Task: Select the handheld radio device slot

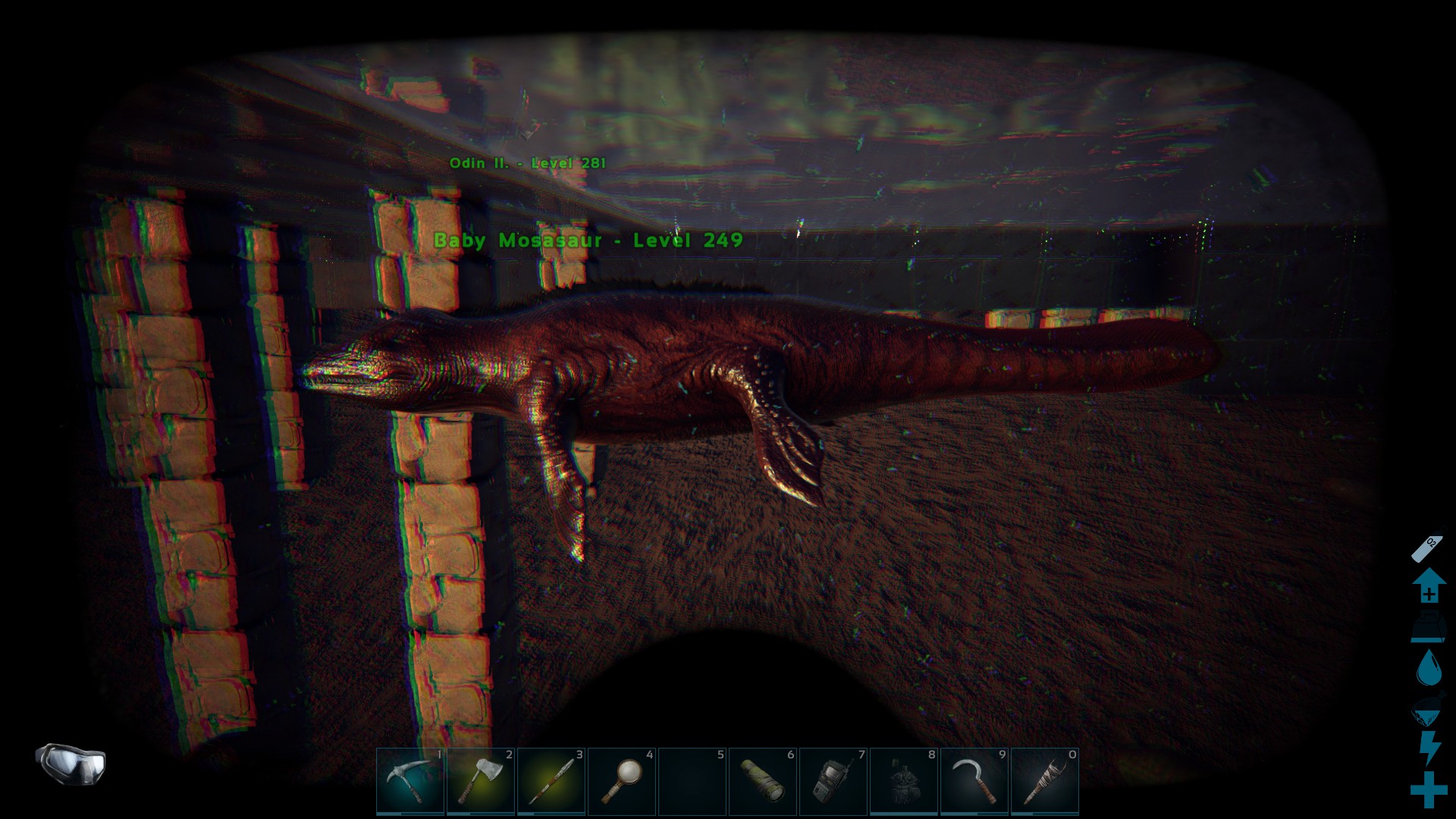Action: click(x=833, y=781)
